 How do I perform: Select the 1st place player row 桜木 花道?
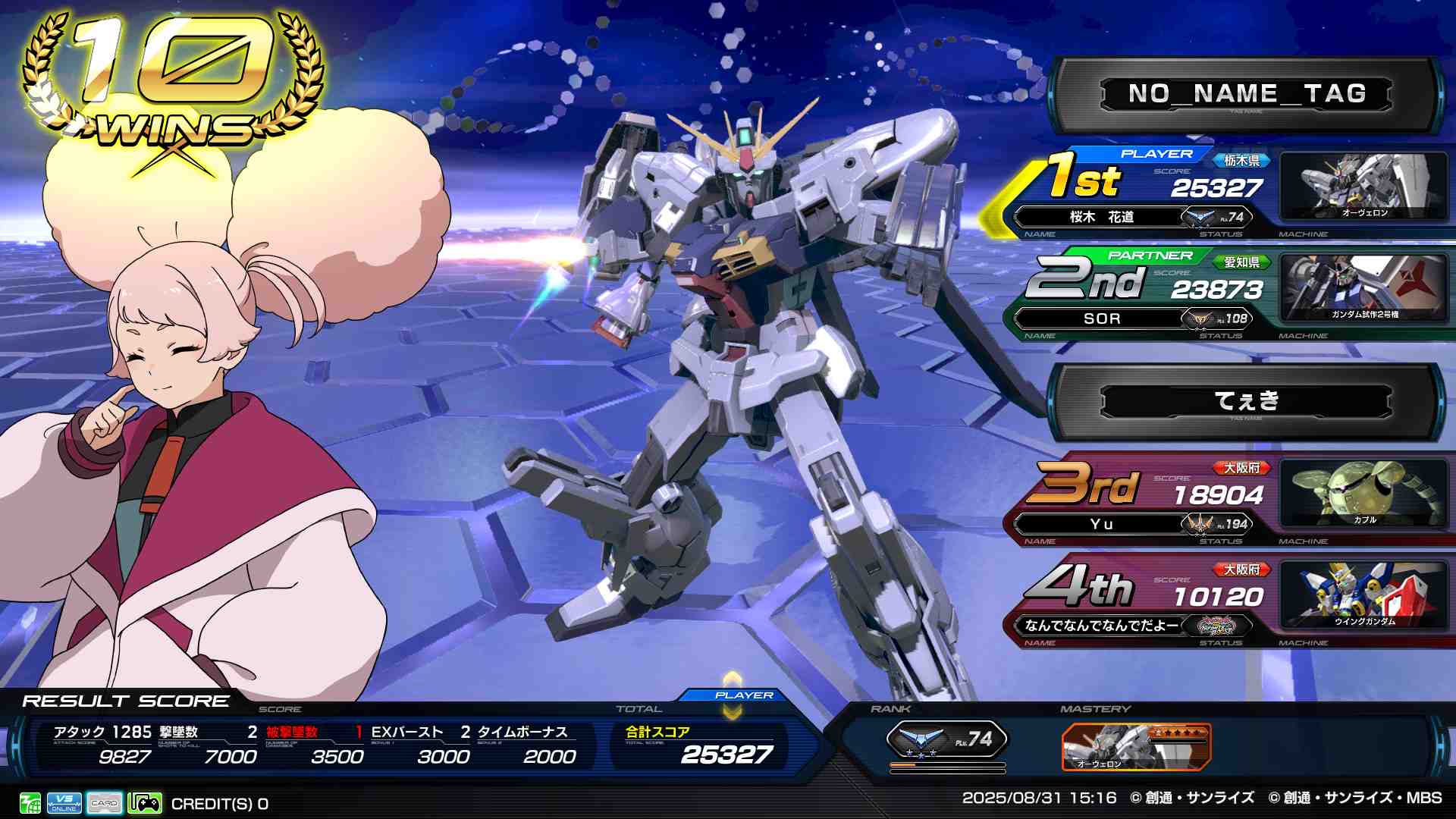tap(1101, 218)
